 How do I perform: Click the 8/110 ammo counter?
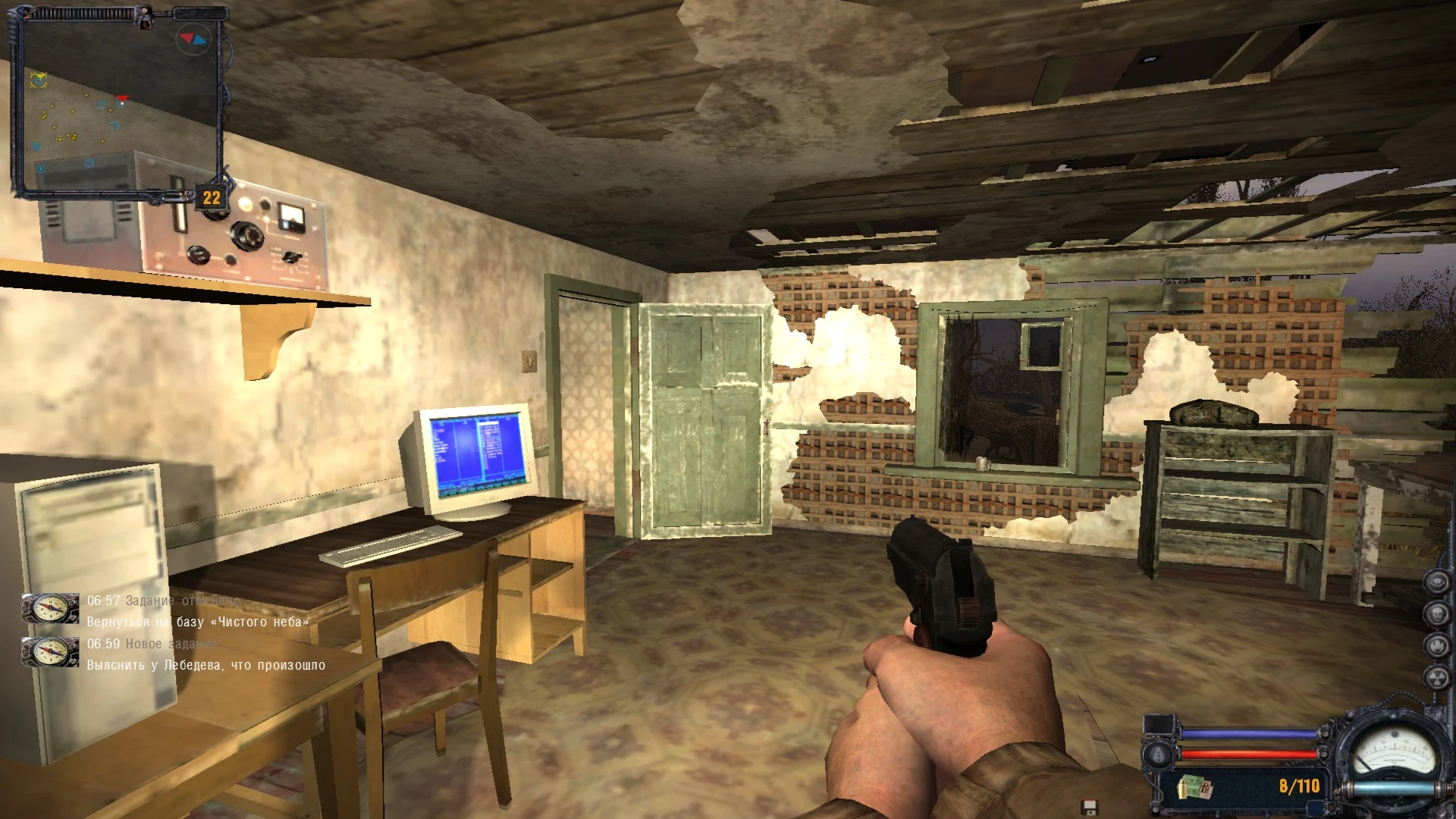1299,787
